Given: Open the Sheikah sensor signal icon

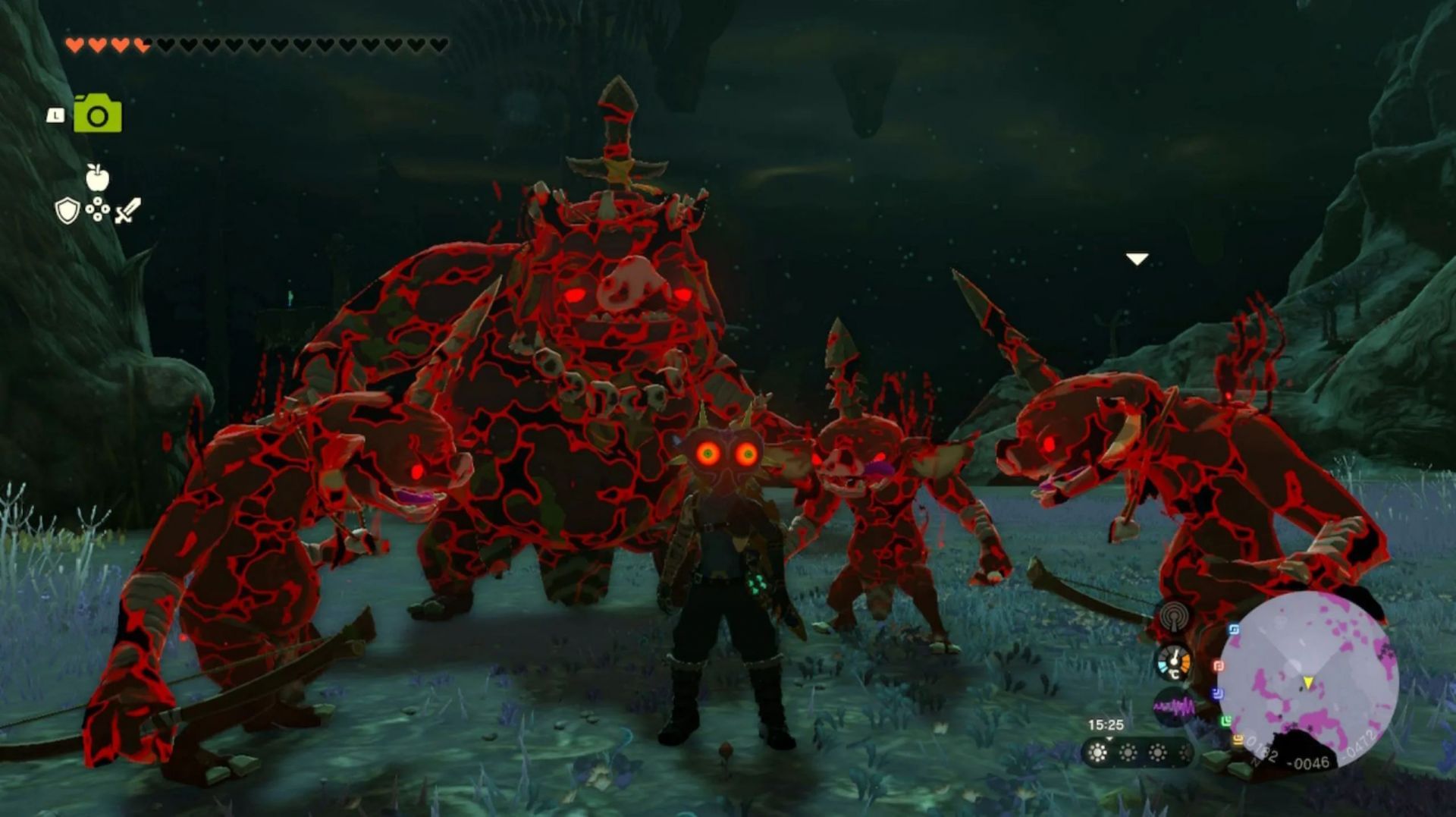Looking at the screenshot, I should coord(1174,617).
